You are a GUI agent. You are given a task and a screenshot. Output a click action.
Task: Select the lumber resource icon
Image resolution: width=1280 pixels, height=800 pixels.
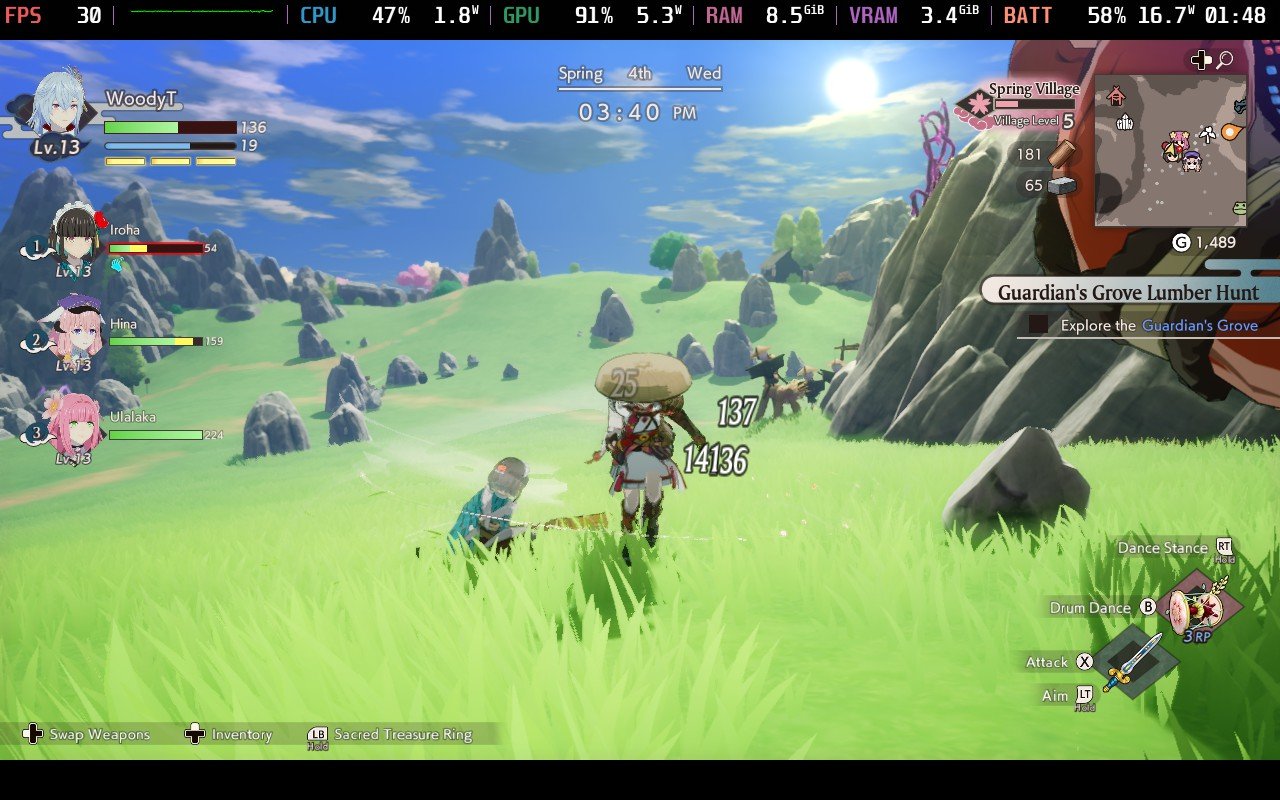[x=1061, y=153]
